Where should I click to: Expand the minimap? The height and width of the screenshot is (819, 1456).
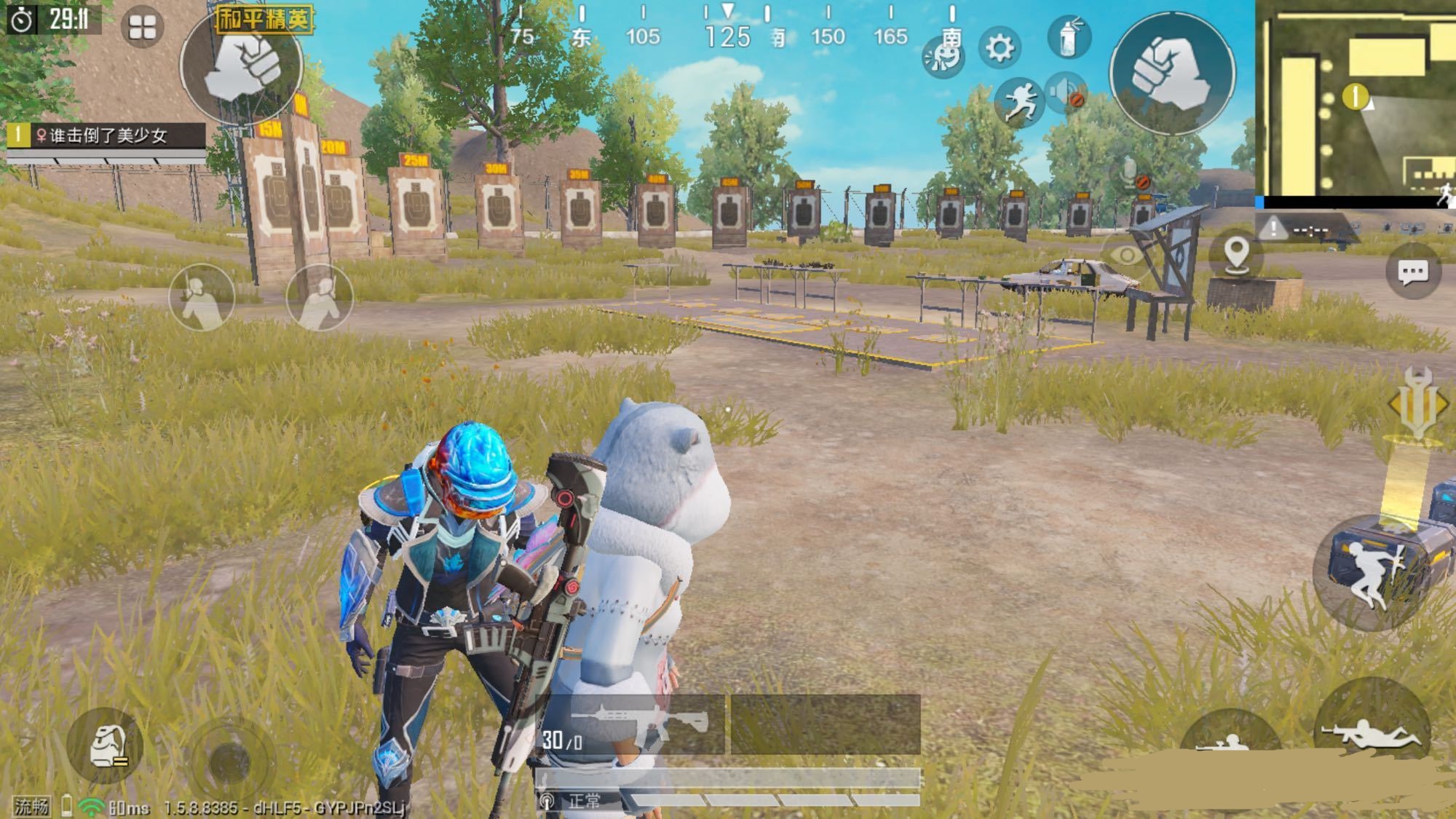(x=1356, y=102)
